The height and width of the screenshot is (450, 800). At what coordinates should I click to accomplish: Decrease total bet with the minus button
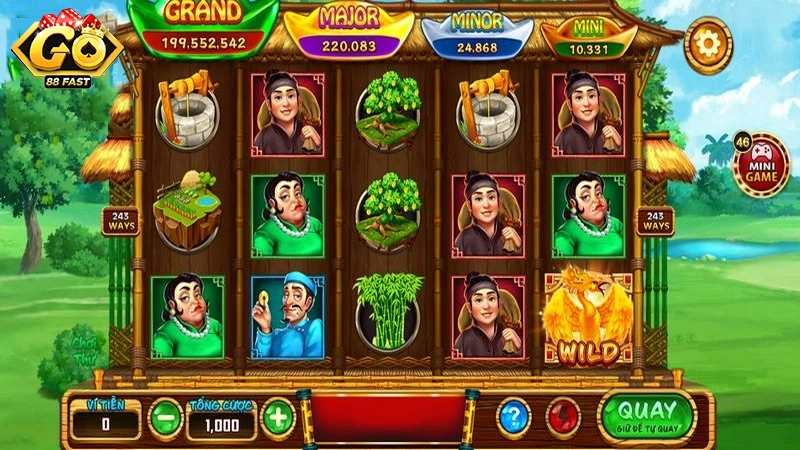click(x=164, y=416)
